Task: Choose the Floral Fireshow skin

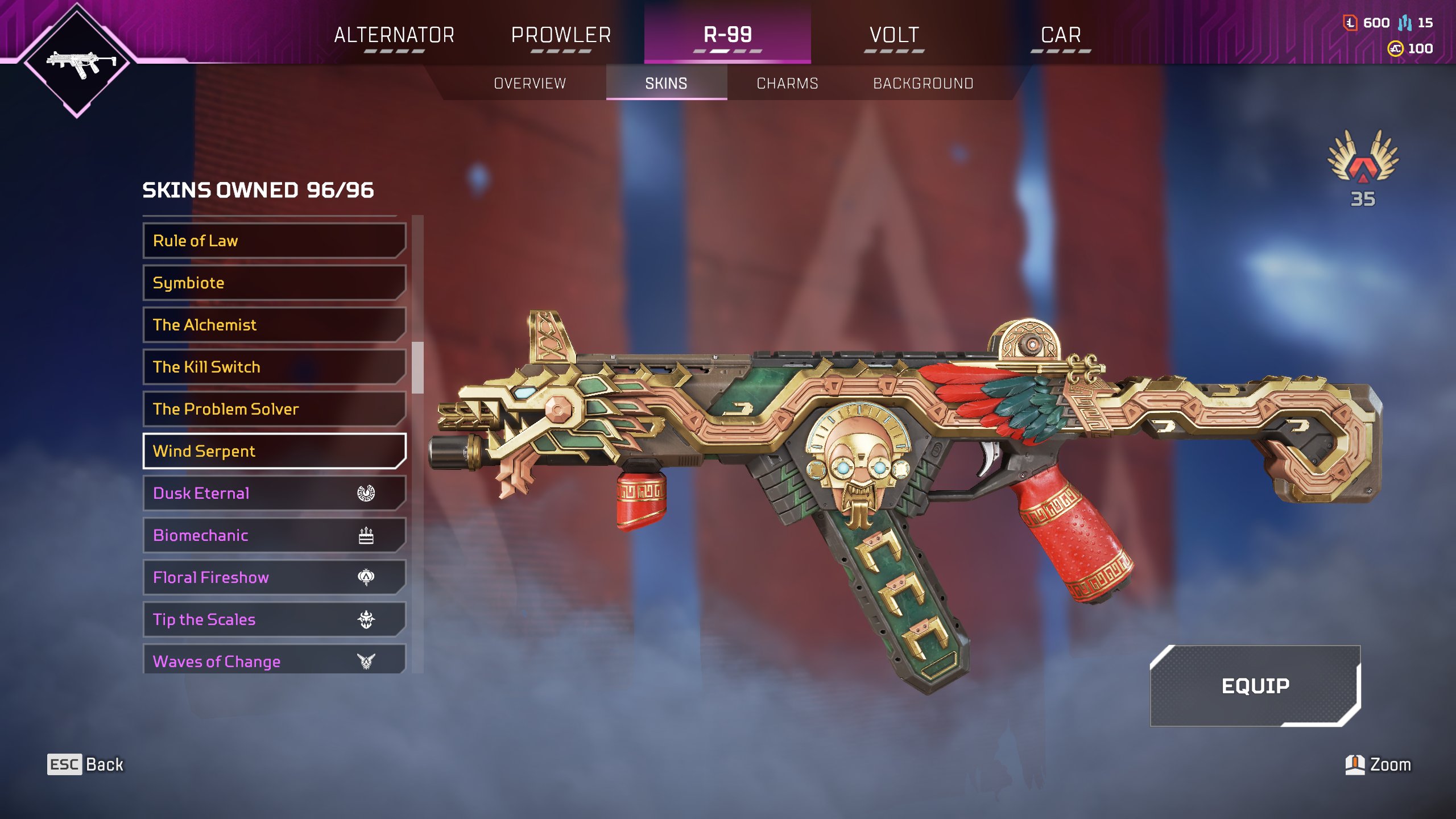Action: click(x=274, y=577)
